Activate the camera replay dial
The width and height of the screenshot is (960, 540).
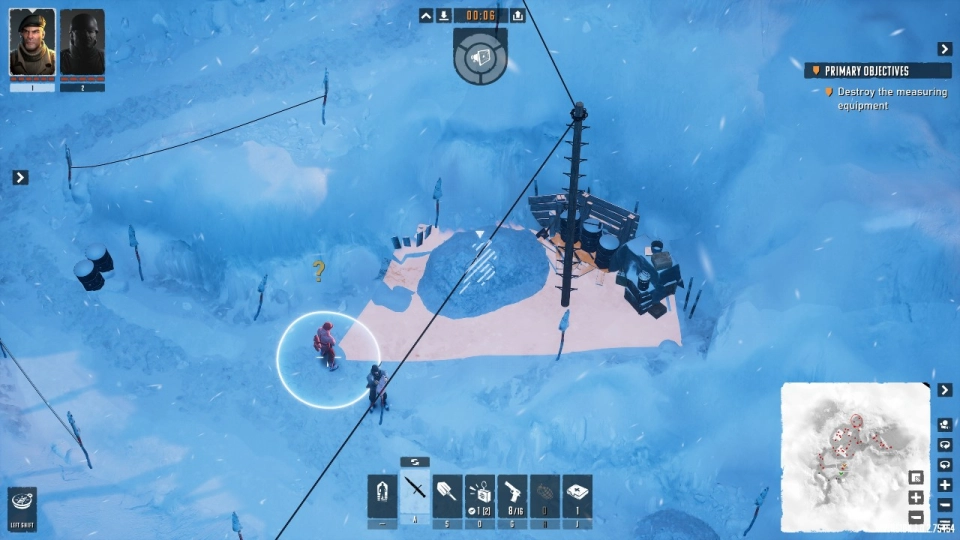[x=480, y=55]
